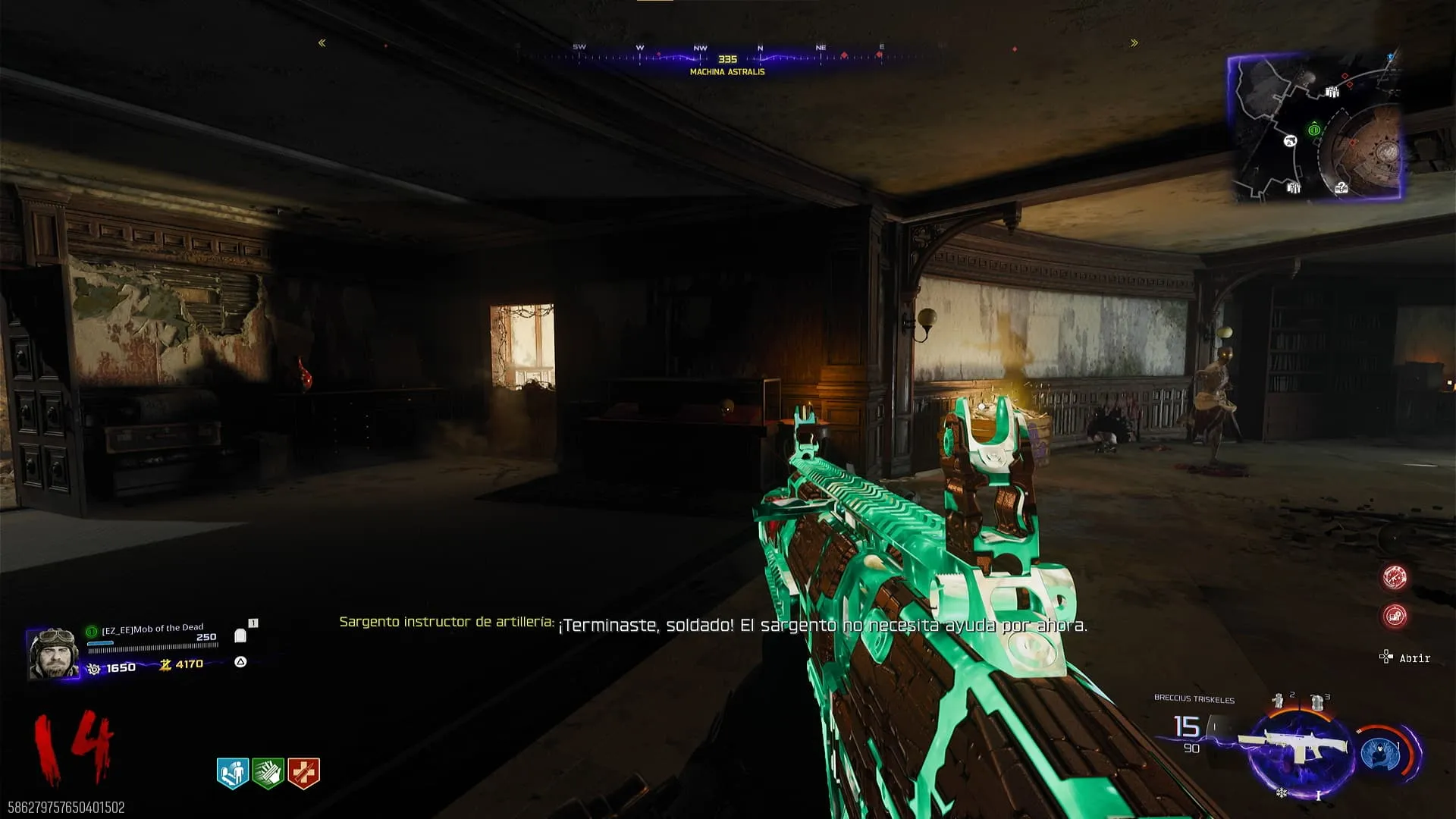Click the player portrait with aviator goggles
This screenshot has height=819, width=1456.
pos(53,652)
